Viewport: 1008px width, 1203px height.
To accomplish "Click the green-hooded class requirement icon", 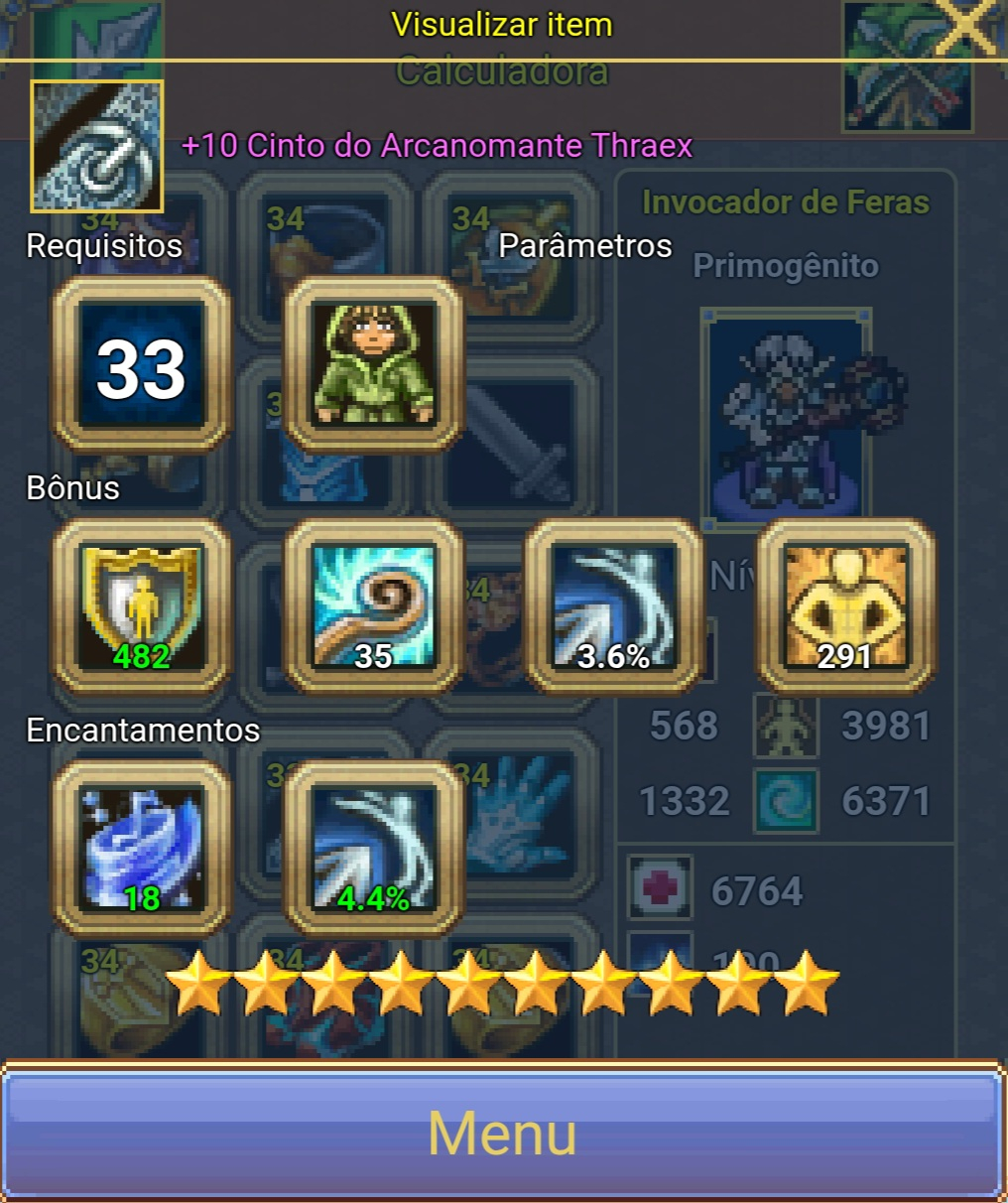I will 374,365.
